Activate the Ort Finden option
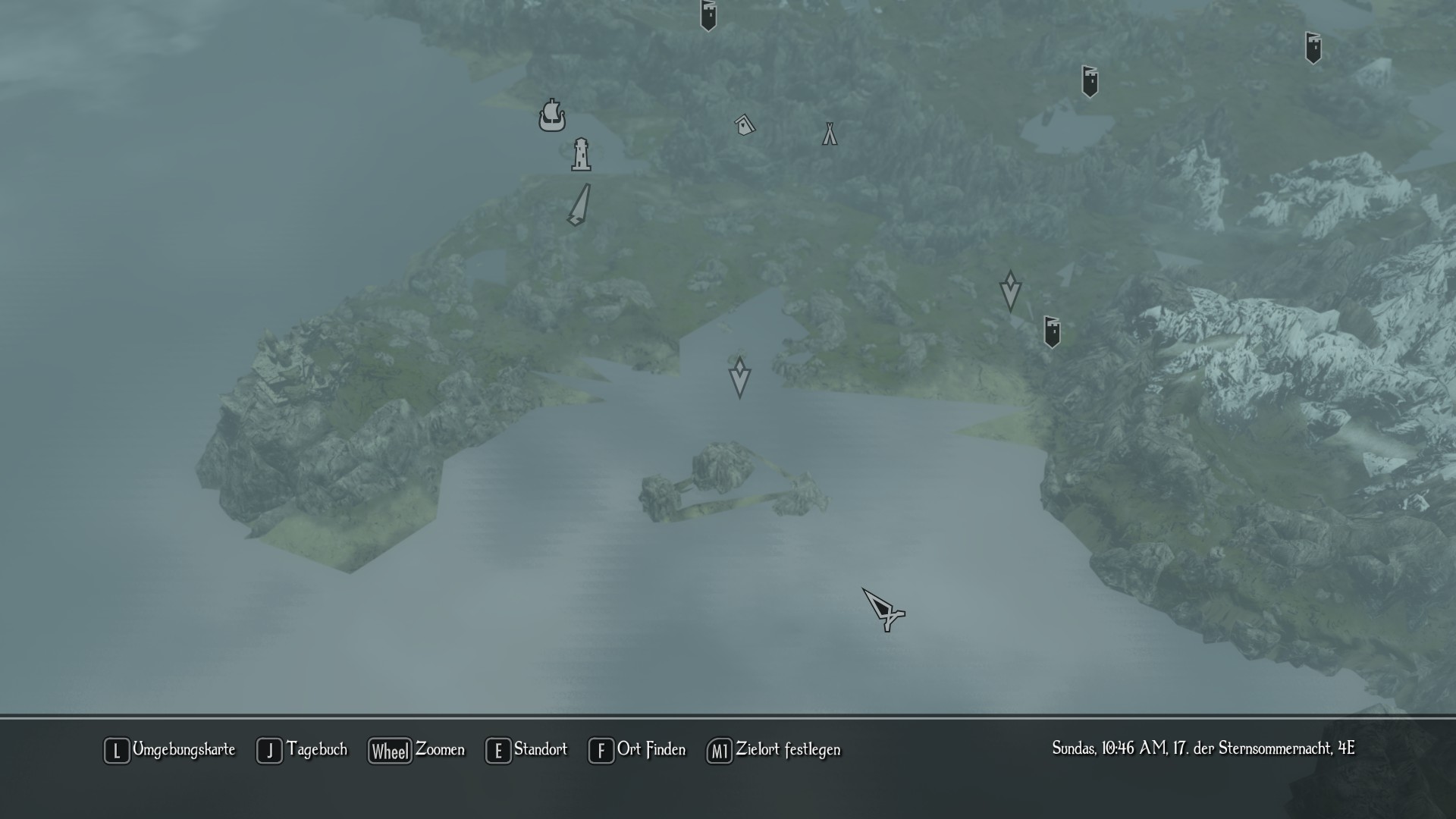This screenshot has width=1456, height=819. [637, 750]
